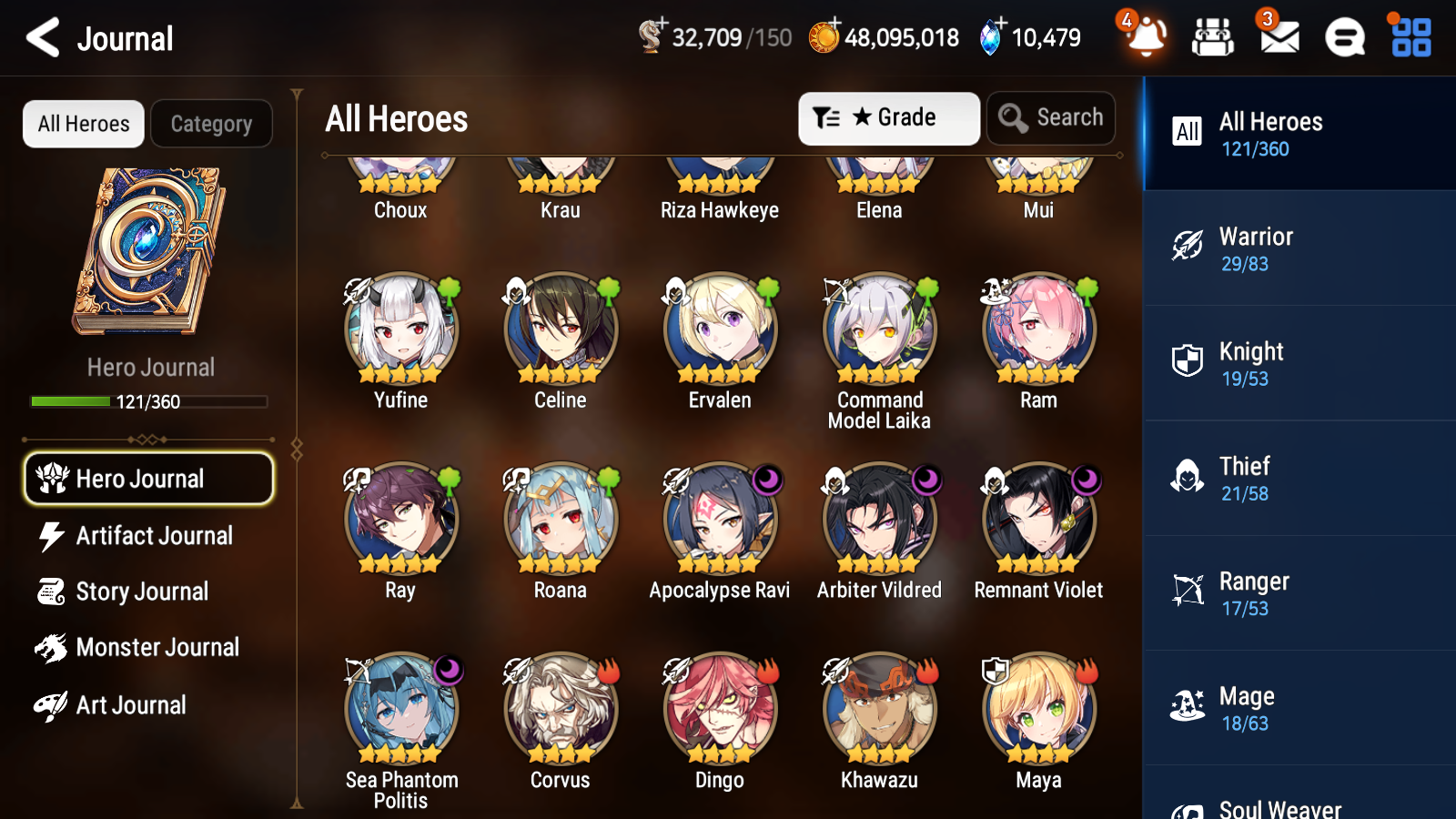Image resolution: width=1456 pixels, height=819 pixels.
Task: Select the All Heroes tab on the left
Action: 83,124
